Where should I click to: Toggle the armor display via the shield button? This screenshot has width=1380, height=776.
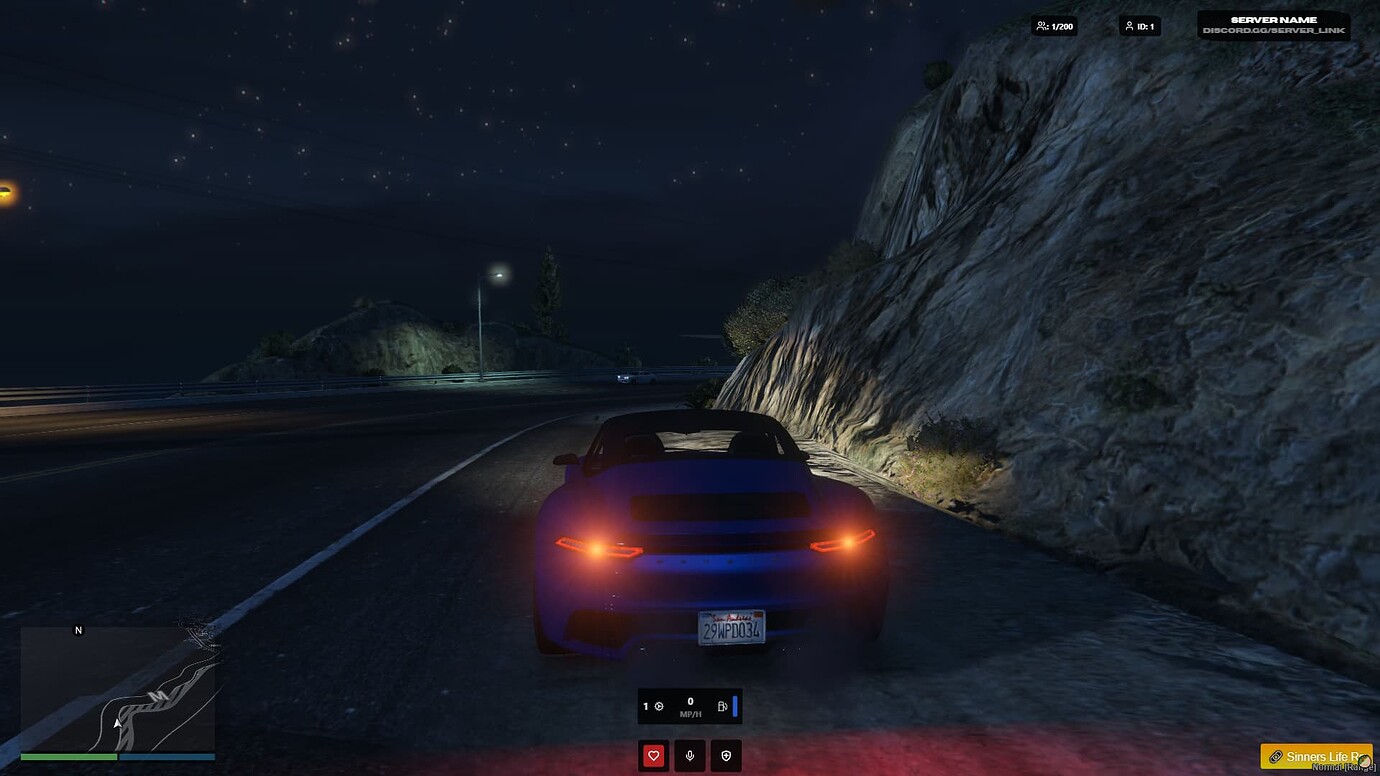point(726,755)
